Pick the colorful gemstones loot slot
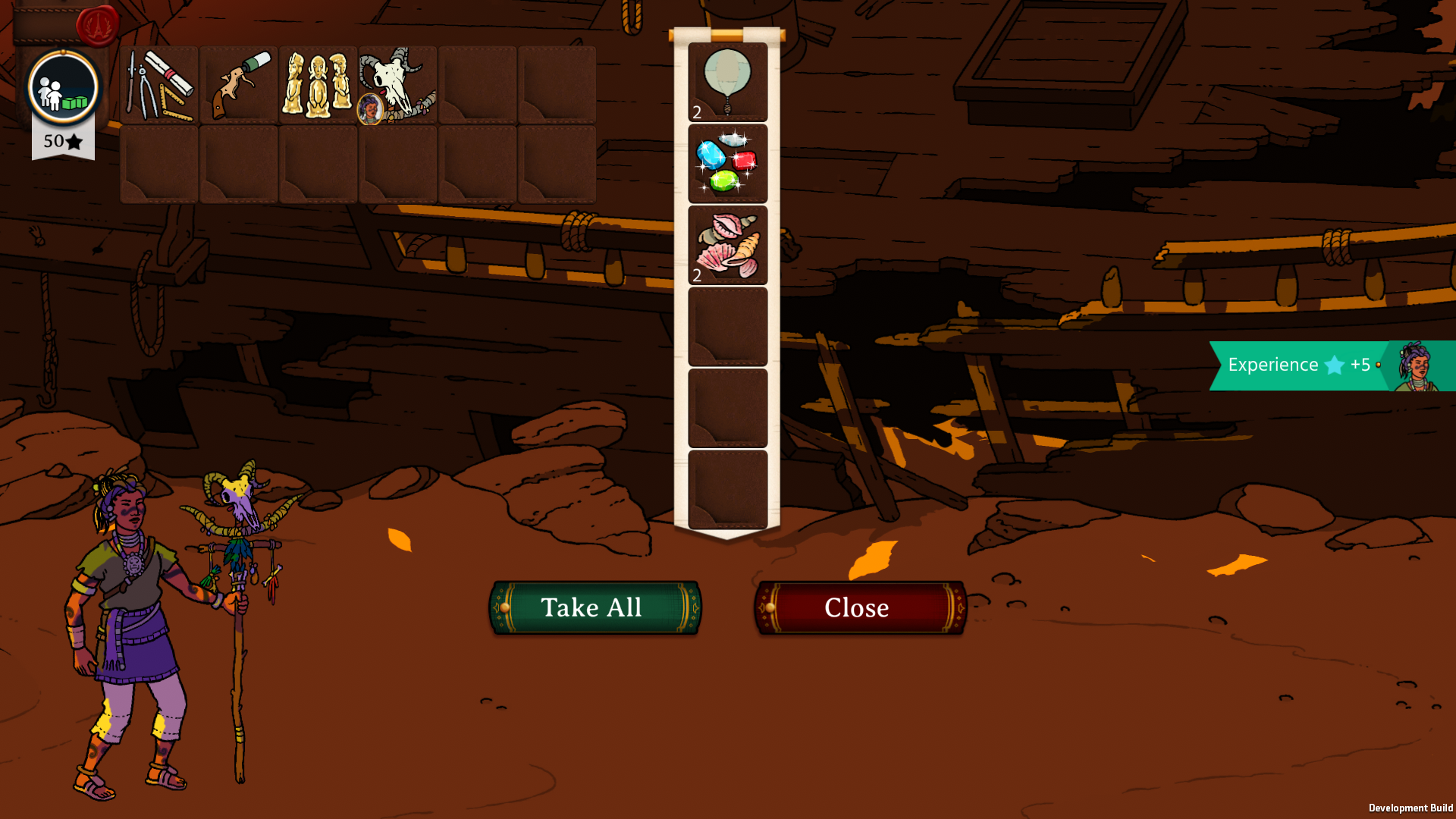Viewport: 1456px width, 819px height. (x=727, y=164)
